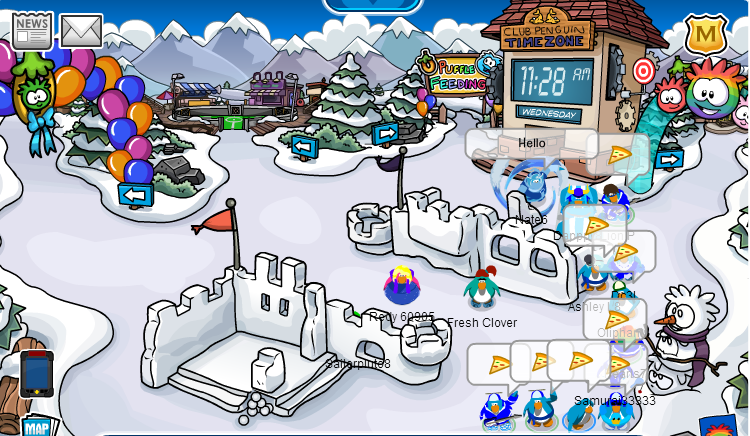Open the Club Penguin newspaper
The image size is (750, 436).
click(32, 31)
